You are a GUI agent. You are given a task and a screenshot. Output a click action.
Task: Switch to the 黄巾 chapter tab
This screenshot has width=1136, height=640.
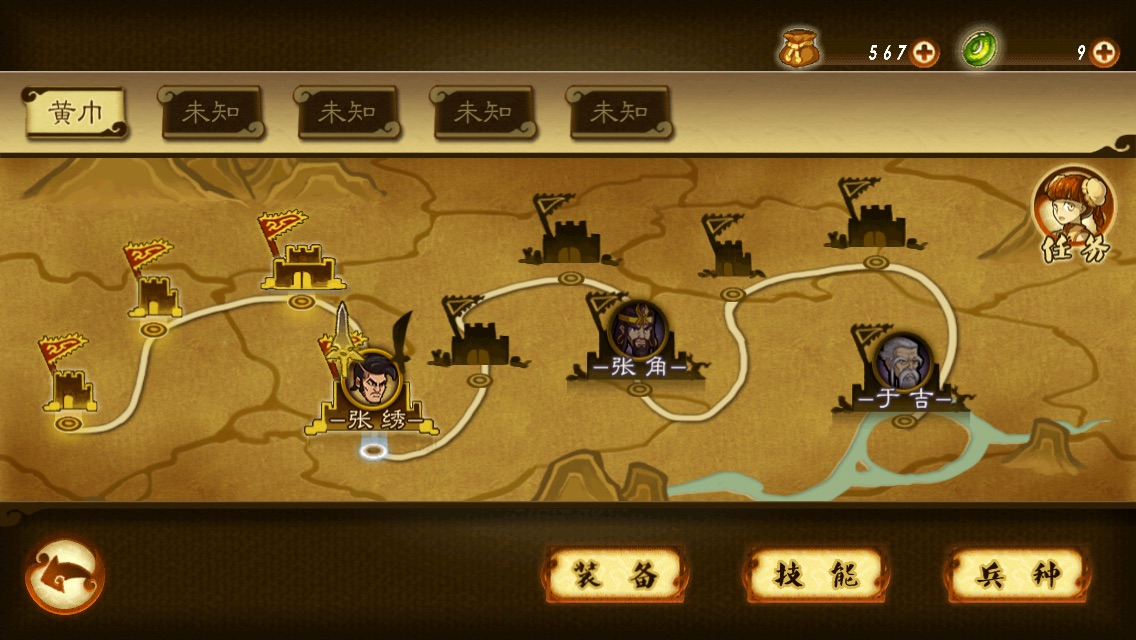75,113
